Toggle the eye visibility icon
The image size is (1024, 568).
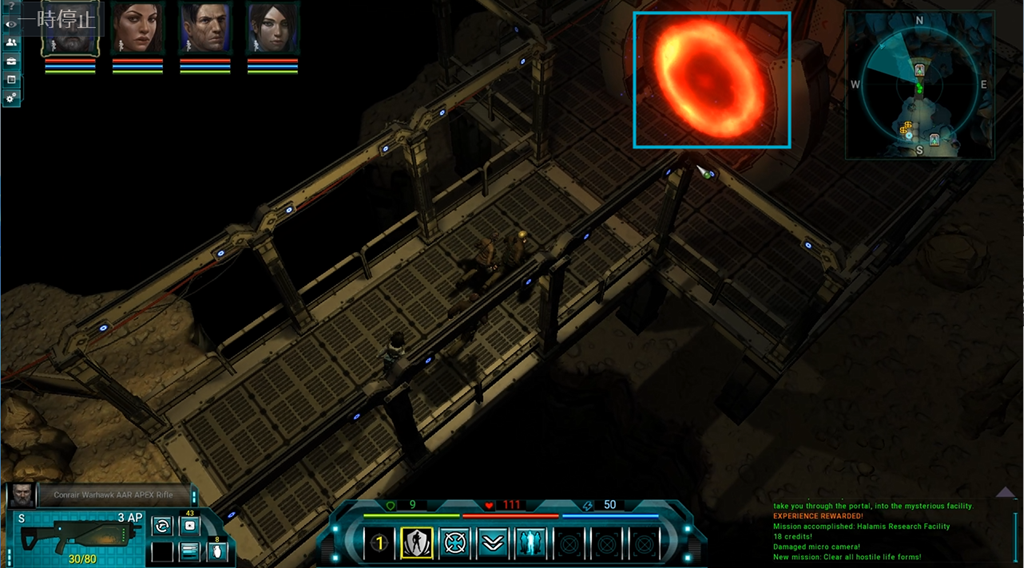click(11, 24)
